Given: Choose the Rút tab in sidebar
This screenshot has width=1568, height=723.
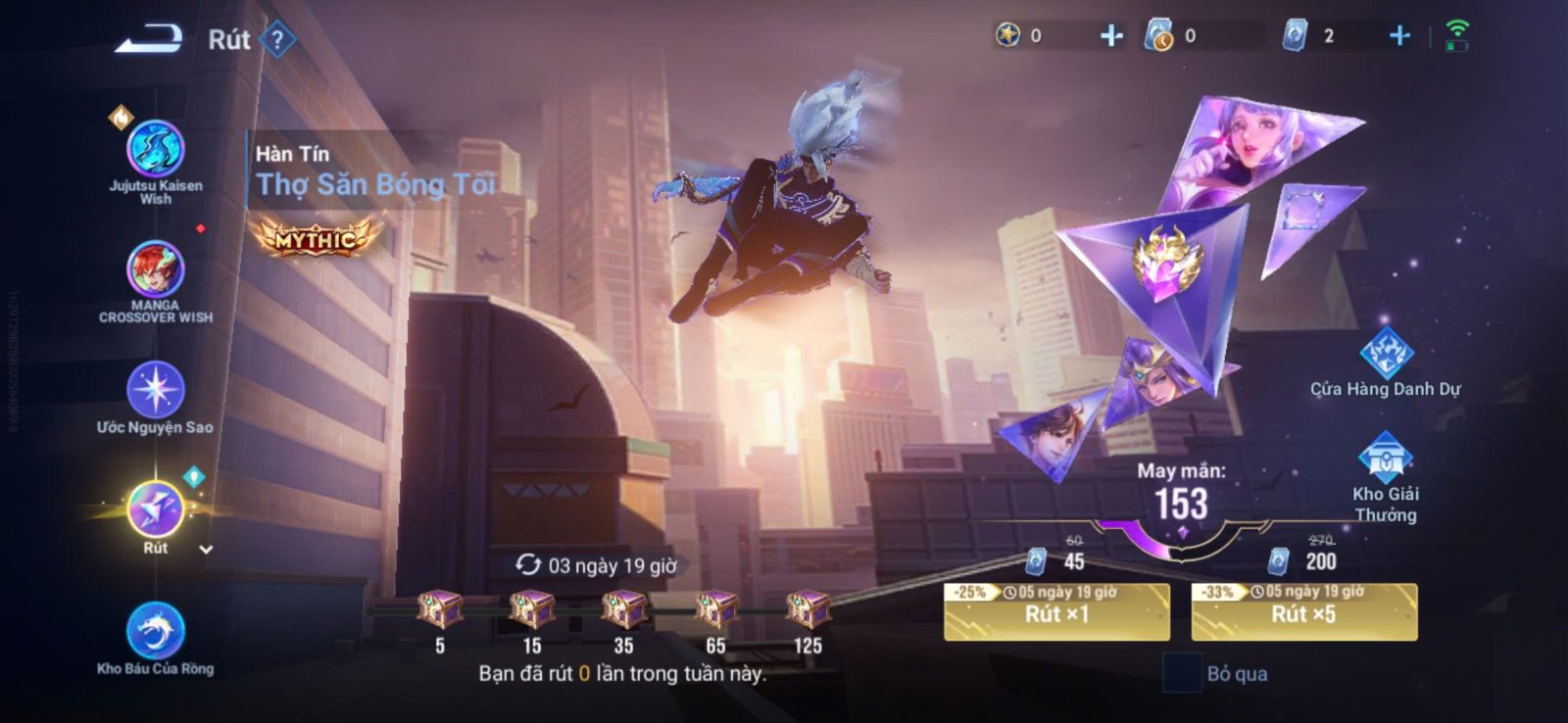Looking at the screenshot, I should coord(155,510).
